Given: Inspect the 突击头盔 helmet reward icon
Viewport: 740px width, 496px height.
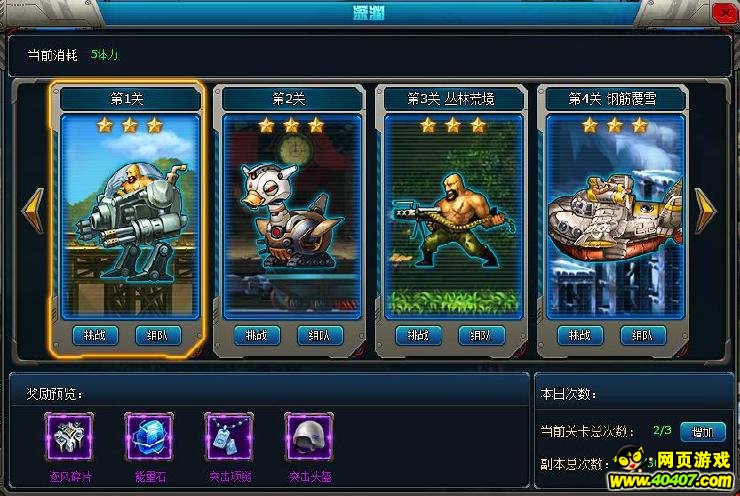Looking at the screenshot, I should click(309, 437).
